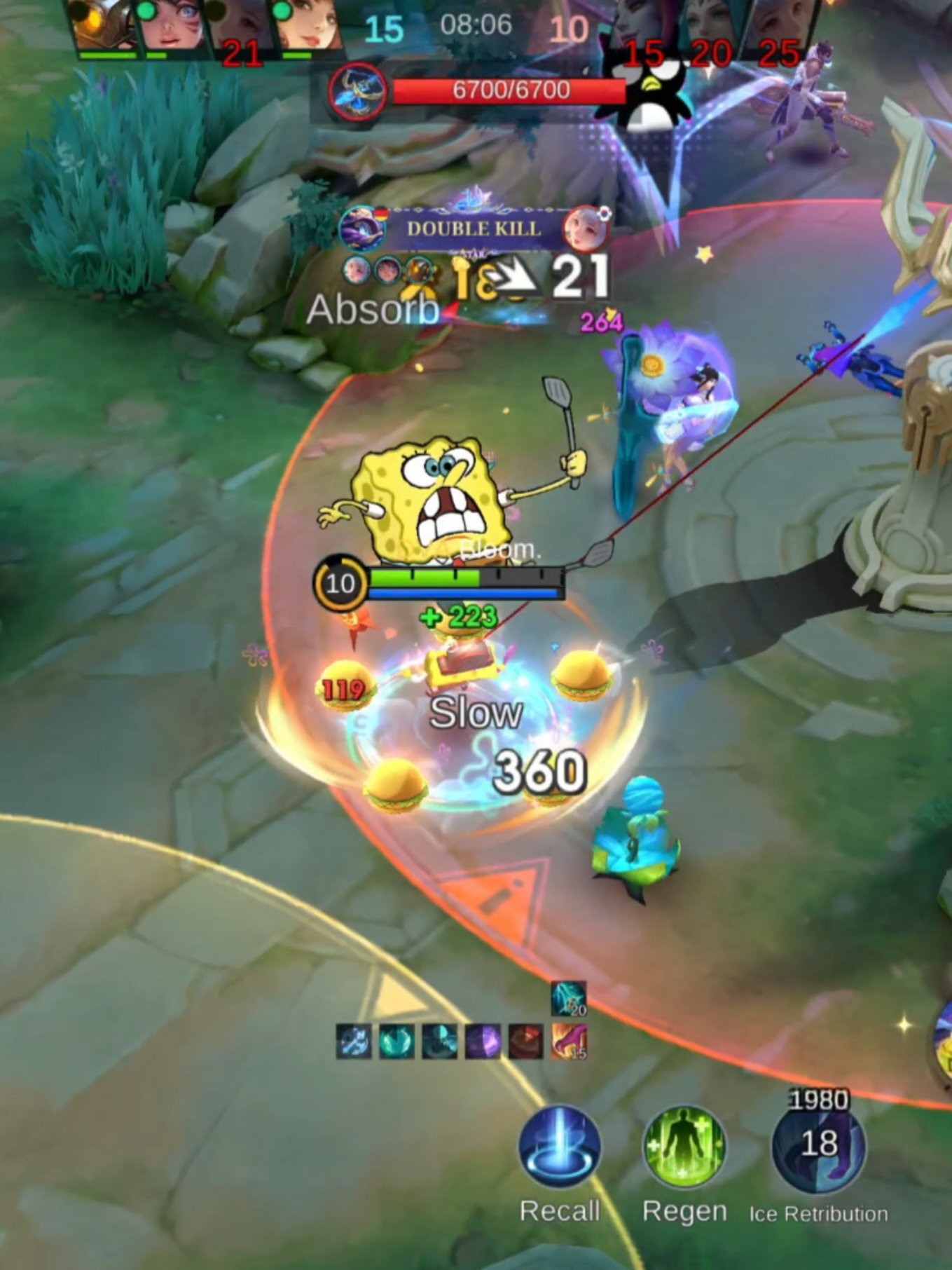Click the killer's portrait in the Double Kill banner
The image size is (952, 1270).
point(364,226)
